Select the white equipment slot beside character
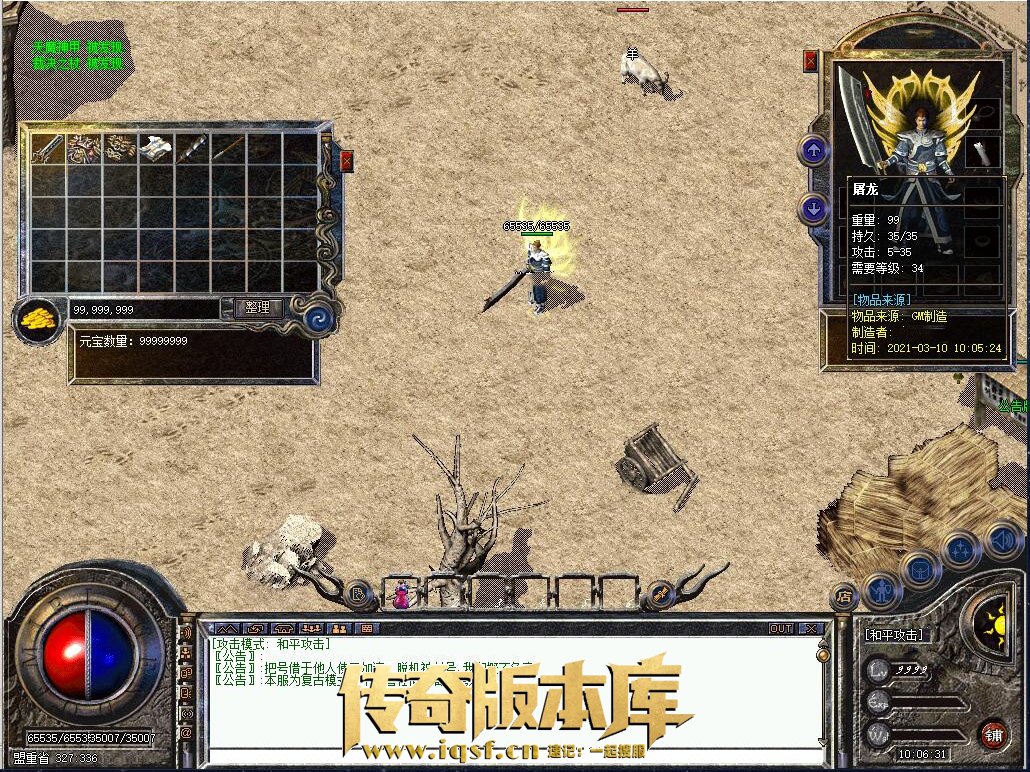Viewport: 1030px width, 772px height. coord(982,152)
